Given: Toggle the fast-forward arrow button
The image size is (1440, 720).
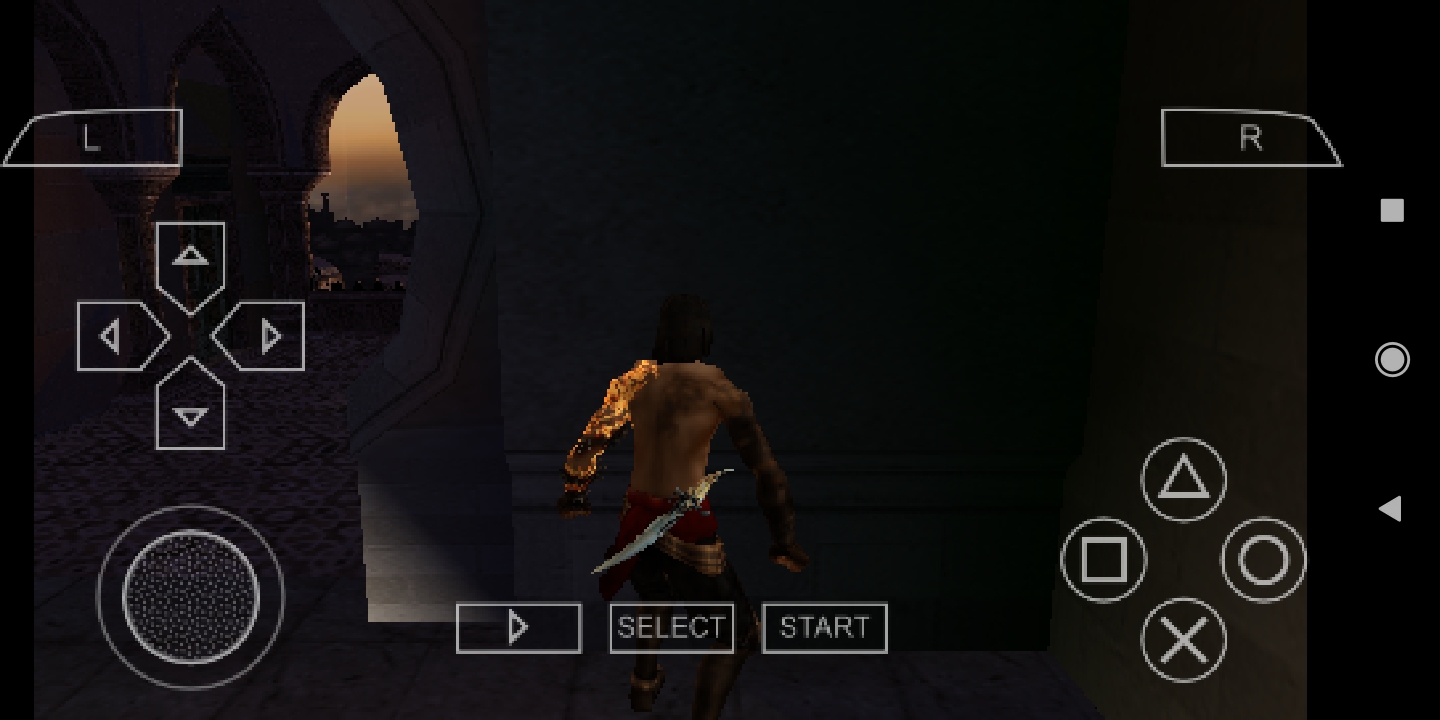Looking at the screenshot, I should (x=518, y=628).
